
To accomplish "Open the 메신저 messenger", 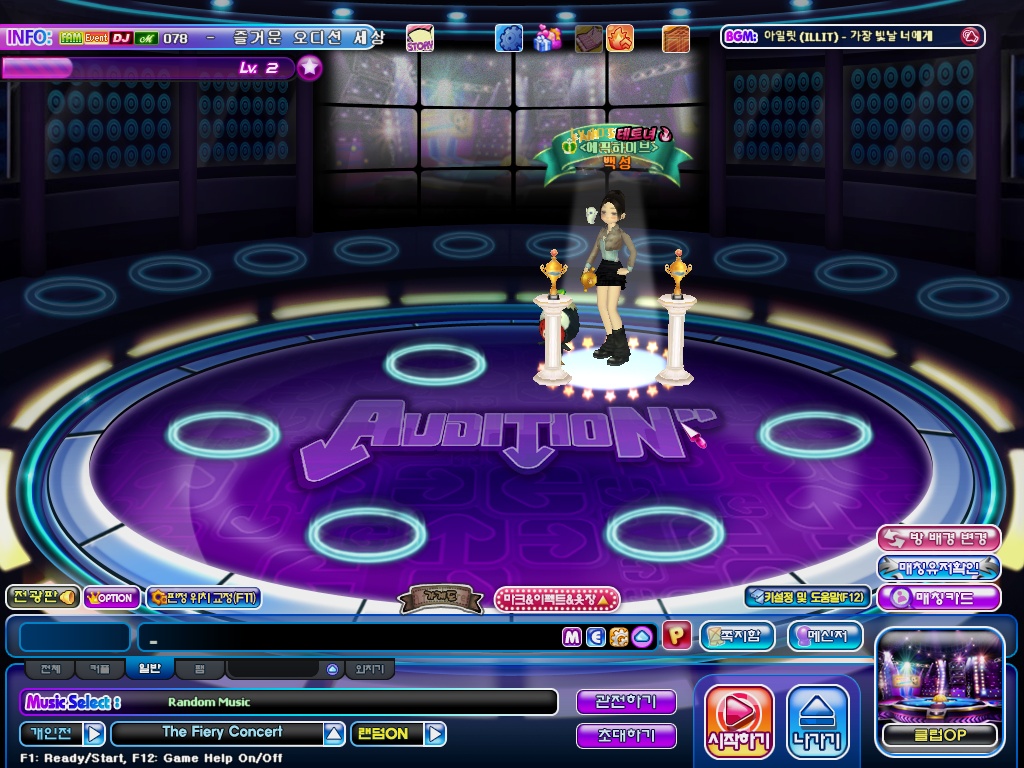I will click(825, 636).
